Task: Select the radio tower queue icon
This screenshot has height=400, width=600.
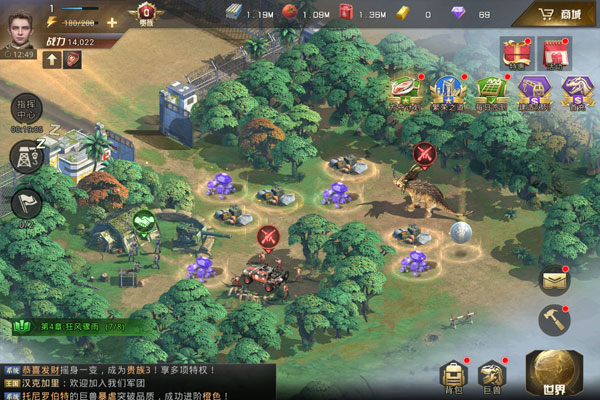Action: [x=25, y=157]
